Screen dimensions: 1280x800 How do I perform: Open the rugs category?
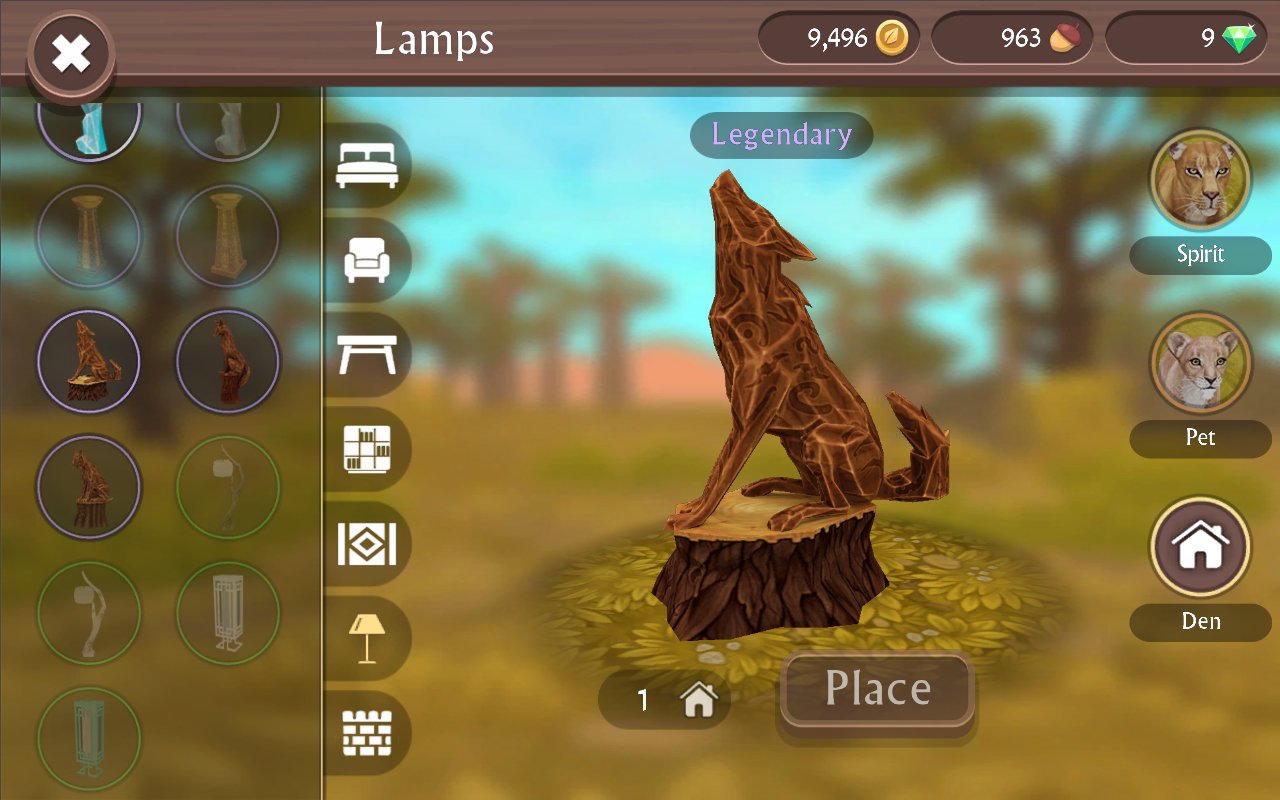pos(367,544)
